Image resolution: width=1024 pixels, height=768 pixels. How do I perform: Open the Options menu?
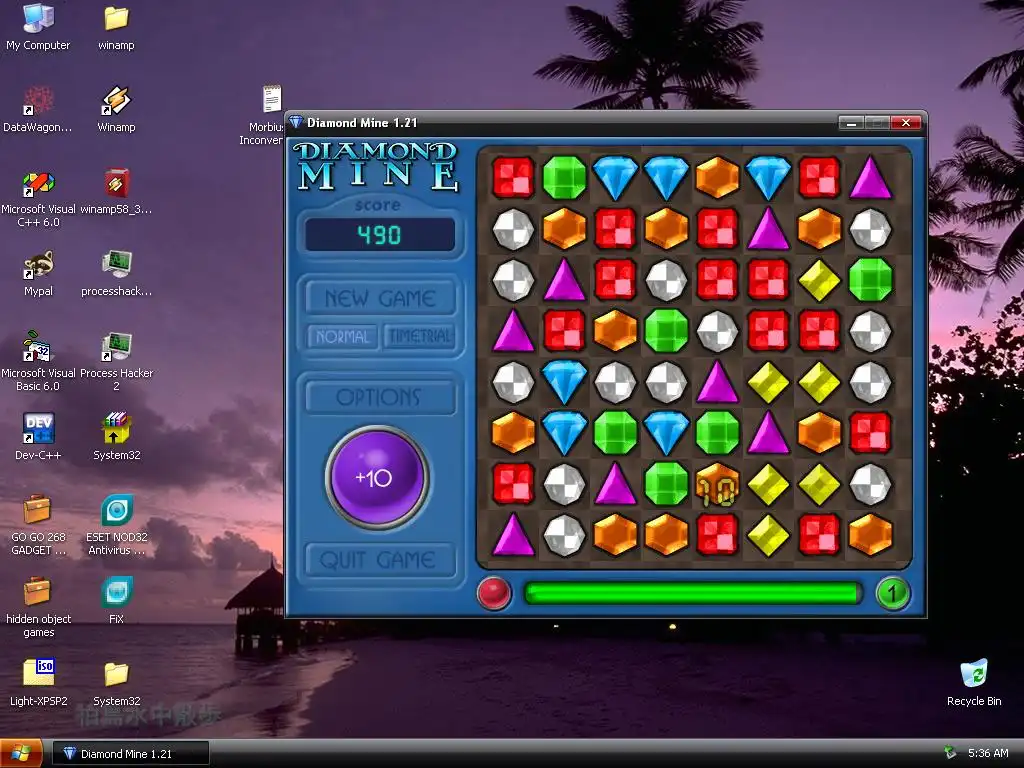(x=379, y=397)
